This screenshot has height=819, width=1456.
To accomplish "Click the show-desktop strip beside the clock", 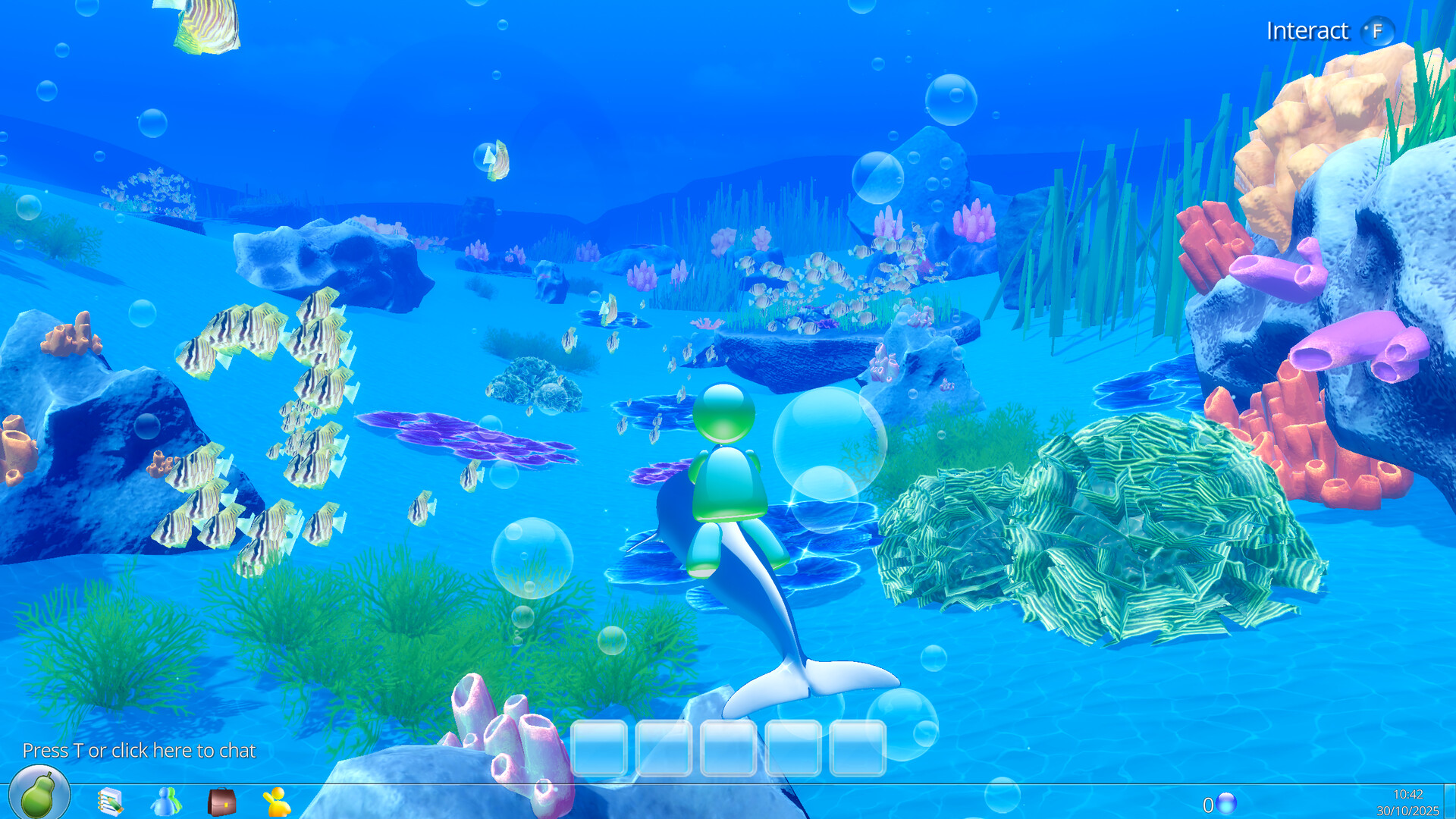I will pyautogui.click(x=1449, y=802).
